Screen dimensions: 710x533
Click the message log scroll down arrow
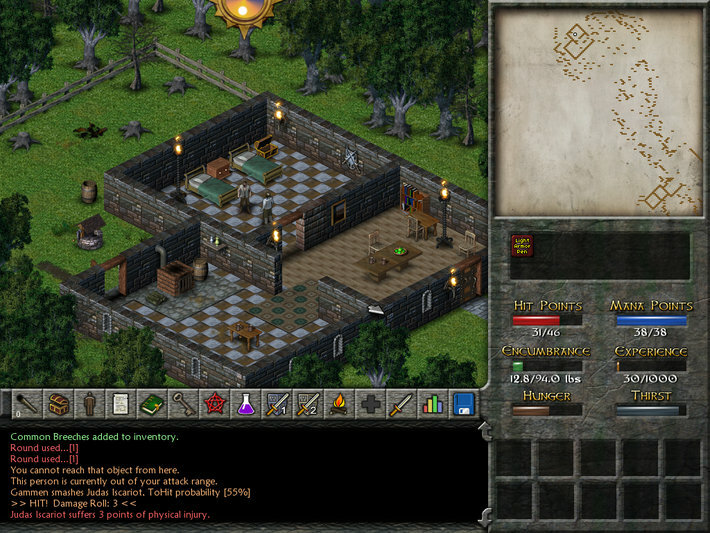tap(486, 517)
